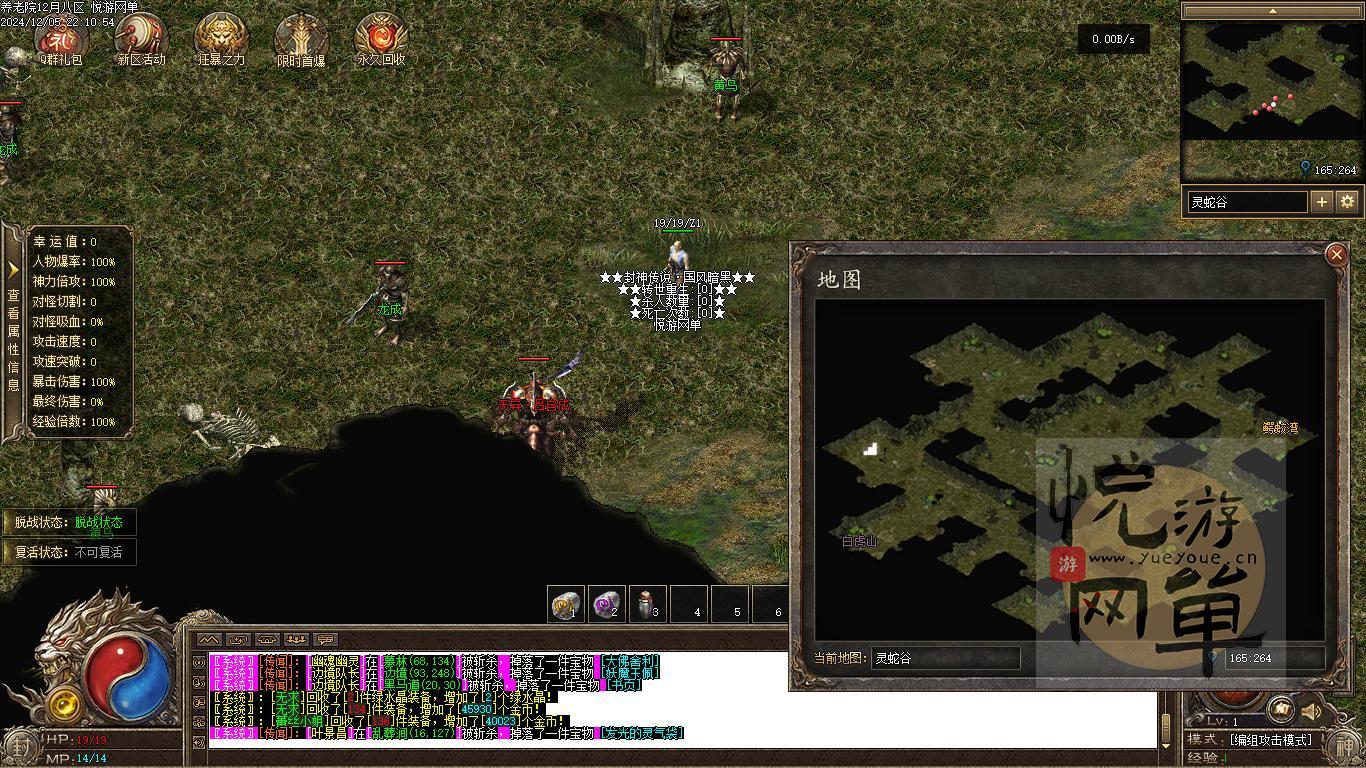Switch the 编组攻击模式 attack mode
The height and width of the screenshot is (768, 1366).
1270,740
